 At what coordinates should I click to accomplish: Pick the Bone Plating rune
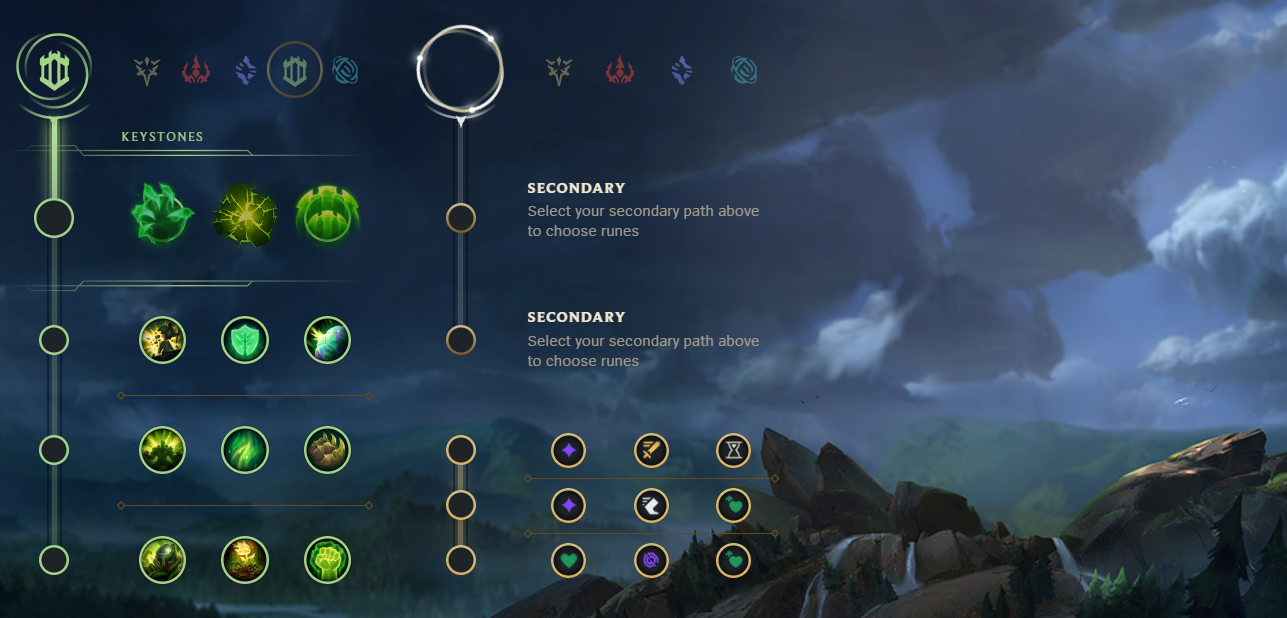click(327, 450)
